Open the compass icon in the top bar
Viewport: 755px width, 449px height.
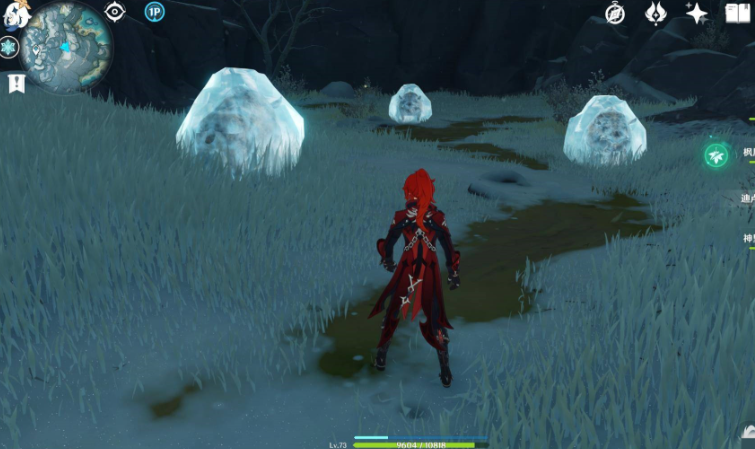point(615,13)
